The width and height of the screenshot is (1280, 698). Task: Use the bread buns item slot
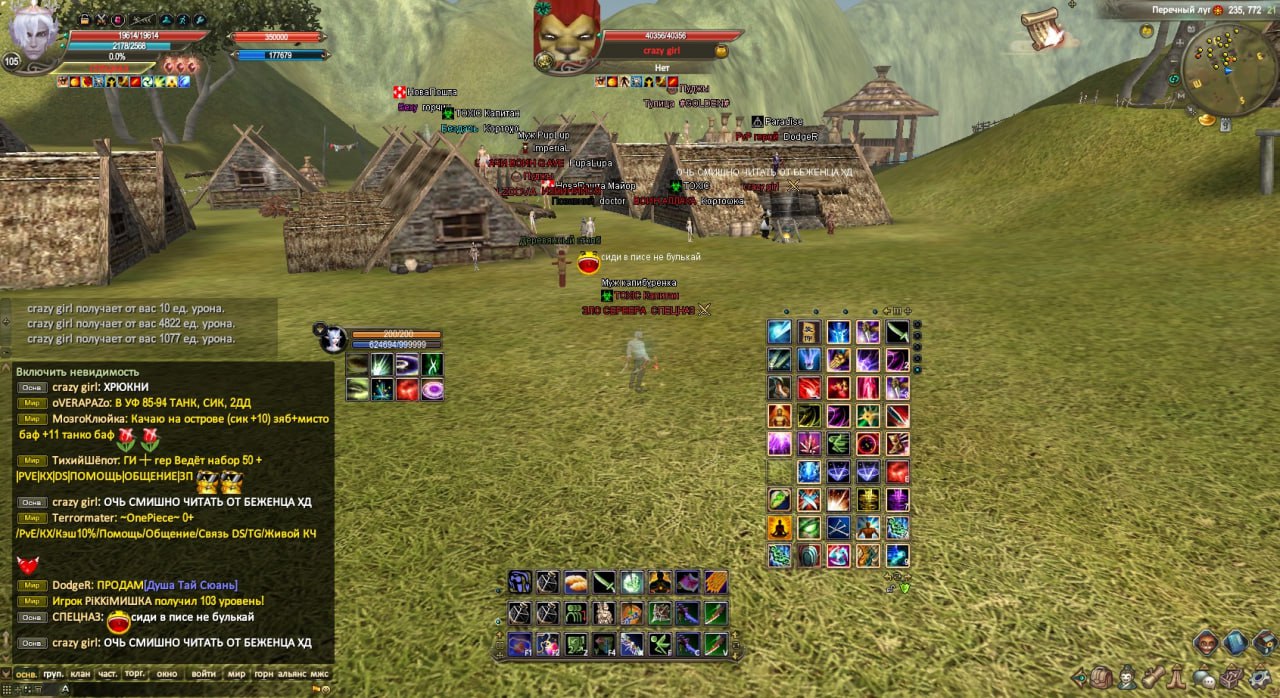click(x=575, y=582)
